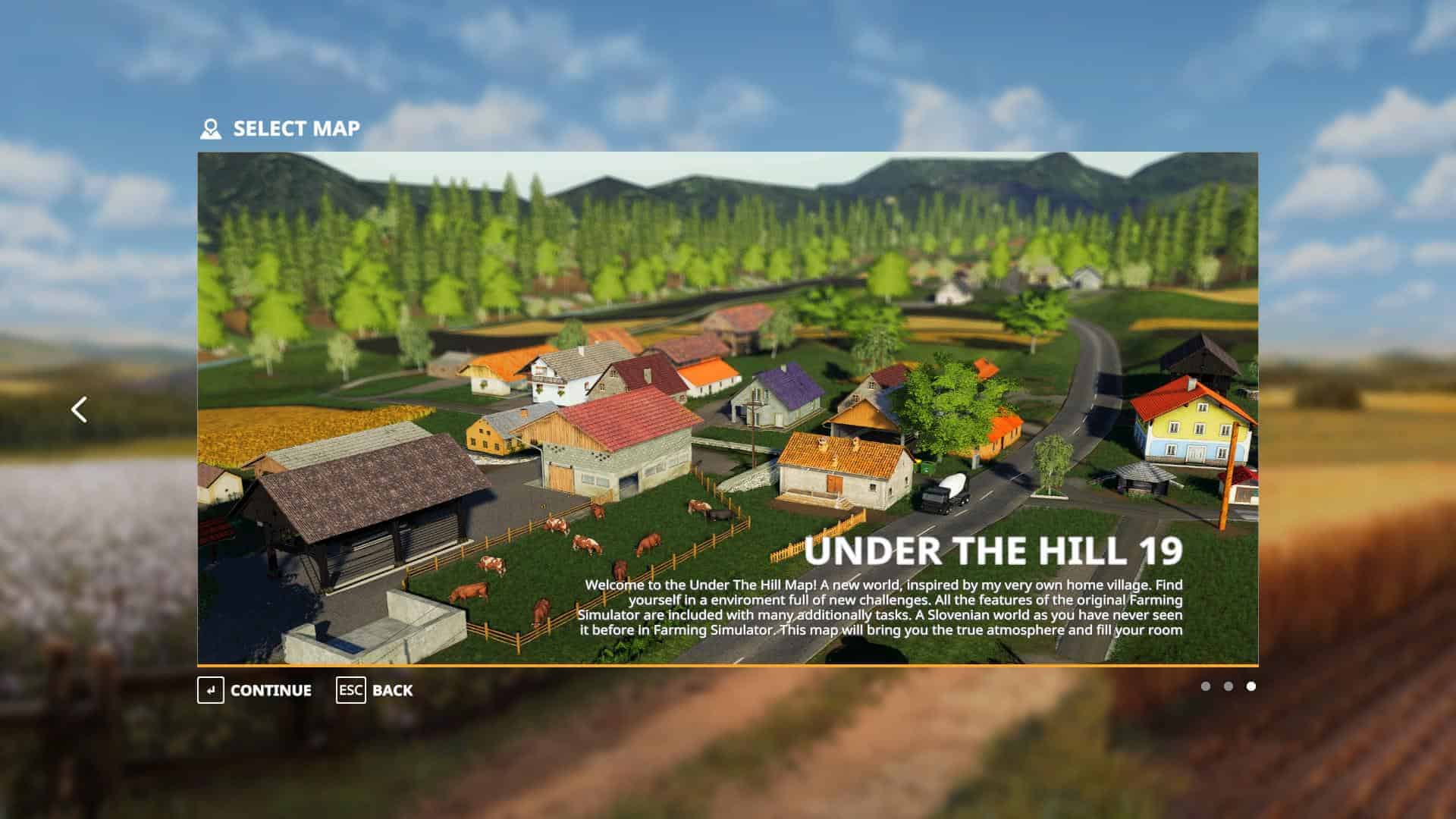
Task: Click the SELECT MAP header text
Action: point(296,127)
